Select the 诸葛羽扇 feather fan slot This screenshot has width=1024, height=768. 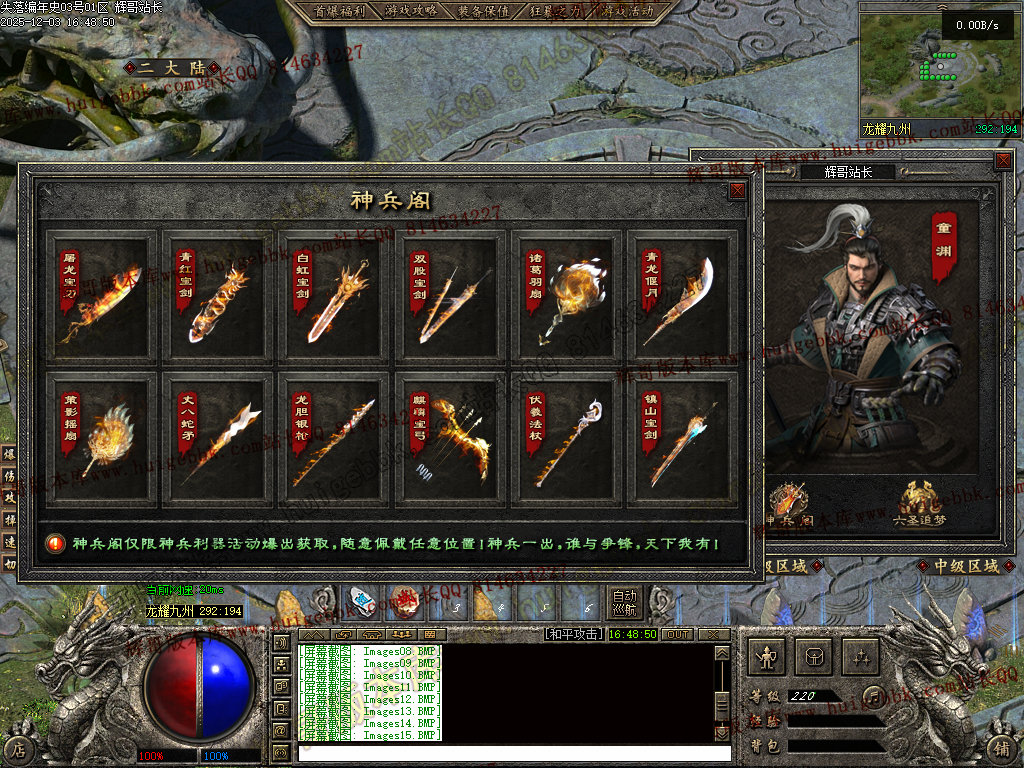click(x=568, y=297)
